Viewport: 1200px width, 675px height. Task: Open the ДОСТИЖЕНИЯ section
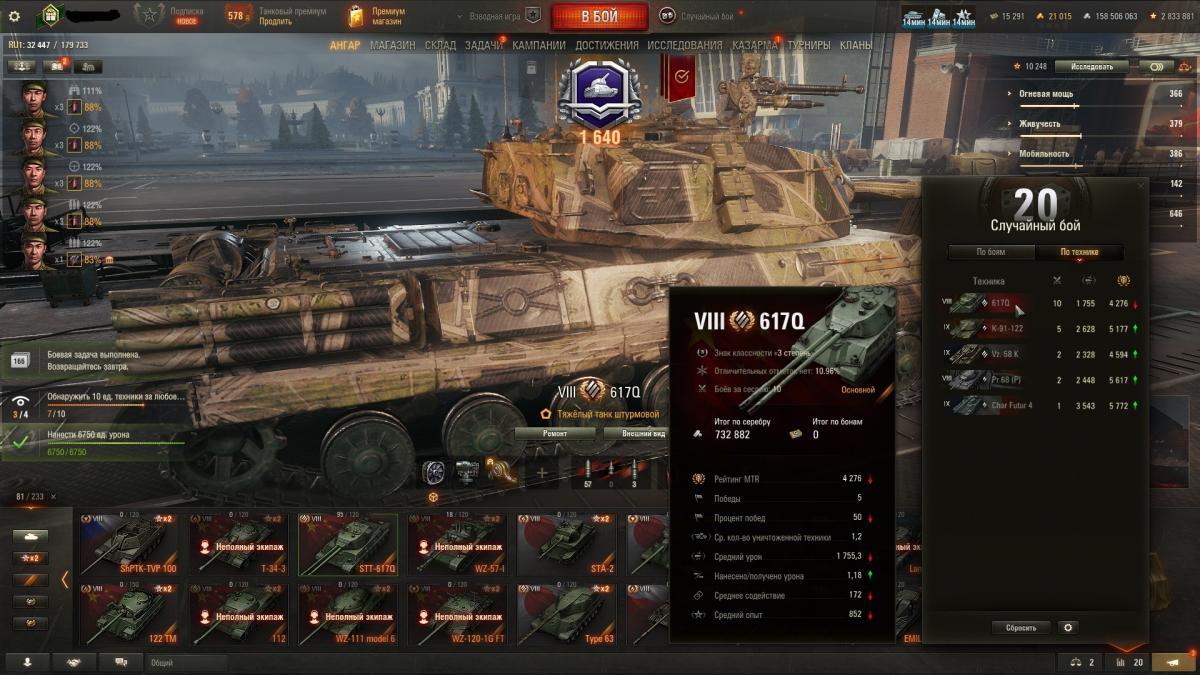point(606,45)
